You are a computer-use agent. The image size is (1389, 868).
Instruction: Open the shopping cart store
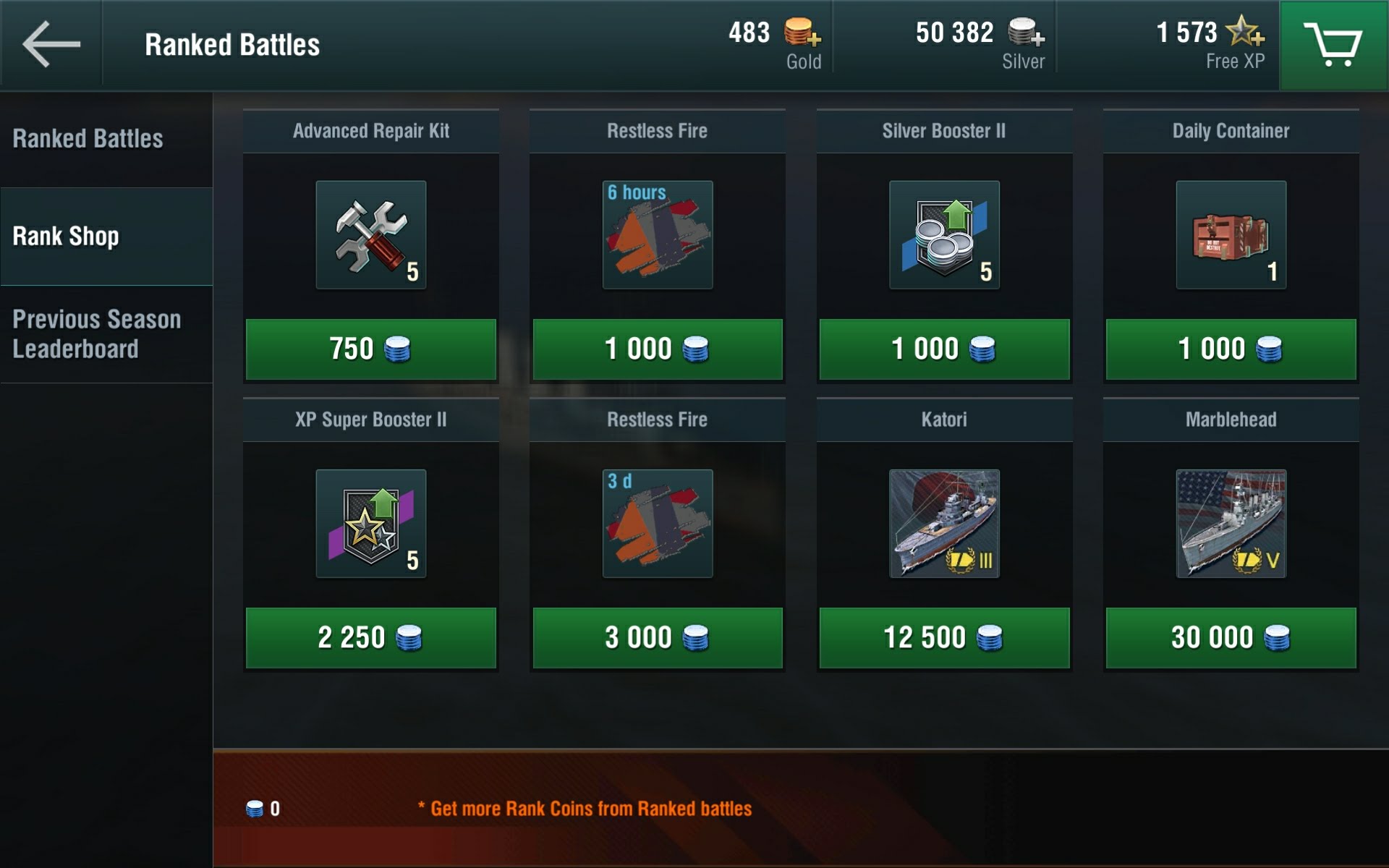[x=1333, y=45]
